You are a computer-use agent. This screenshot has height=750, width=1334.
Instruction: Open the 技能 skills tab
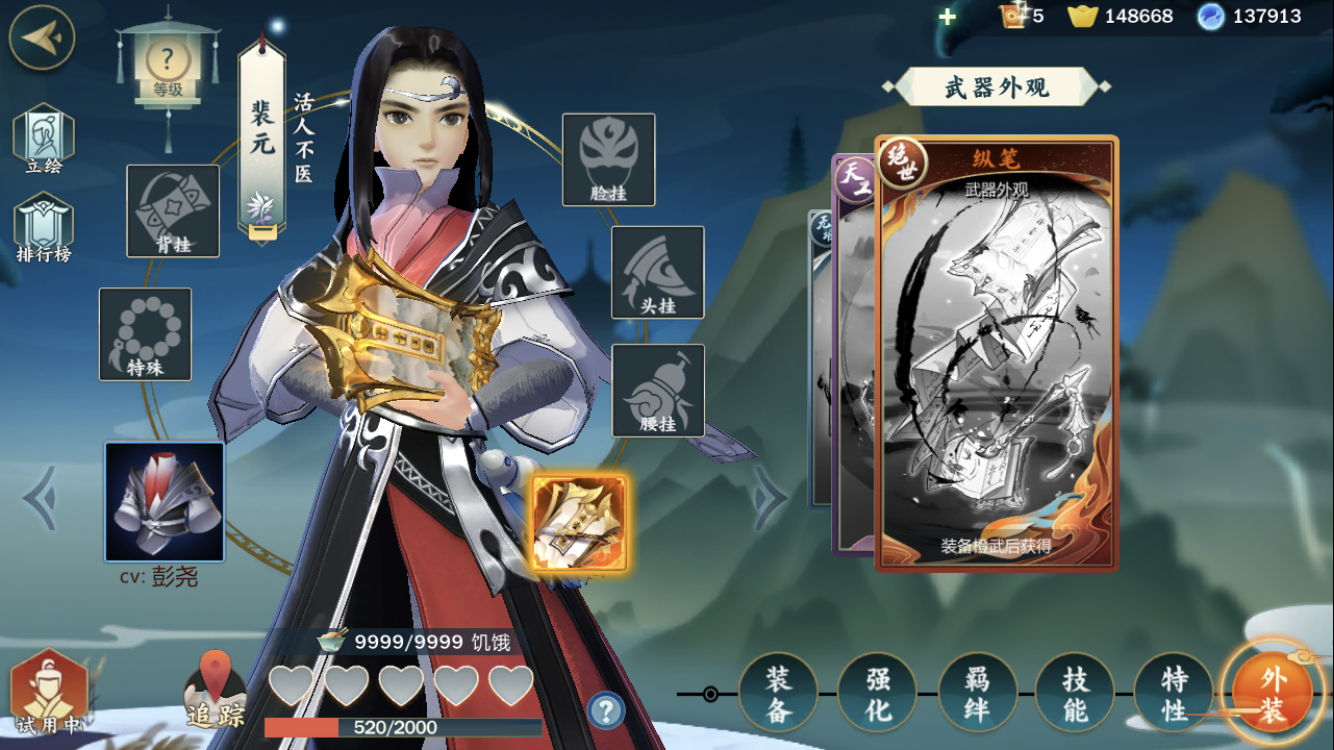1075,692
